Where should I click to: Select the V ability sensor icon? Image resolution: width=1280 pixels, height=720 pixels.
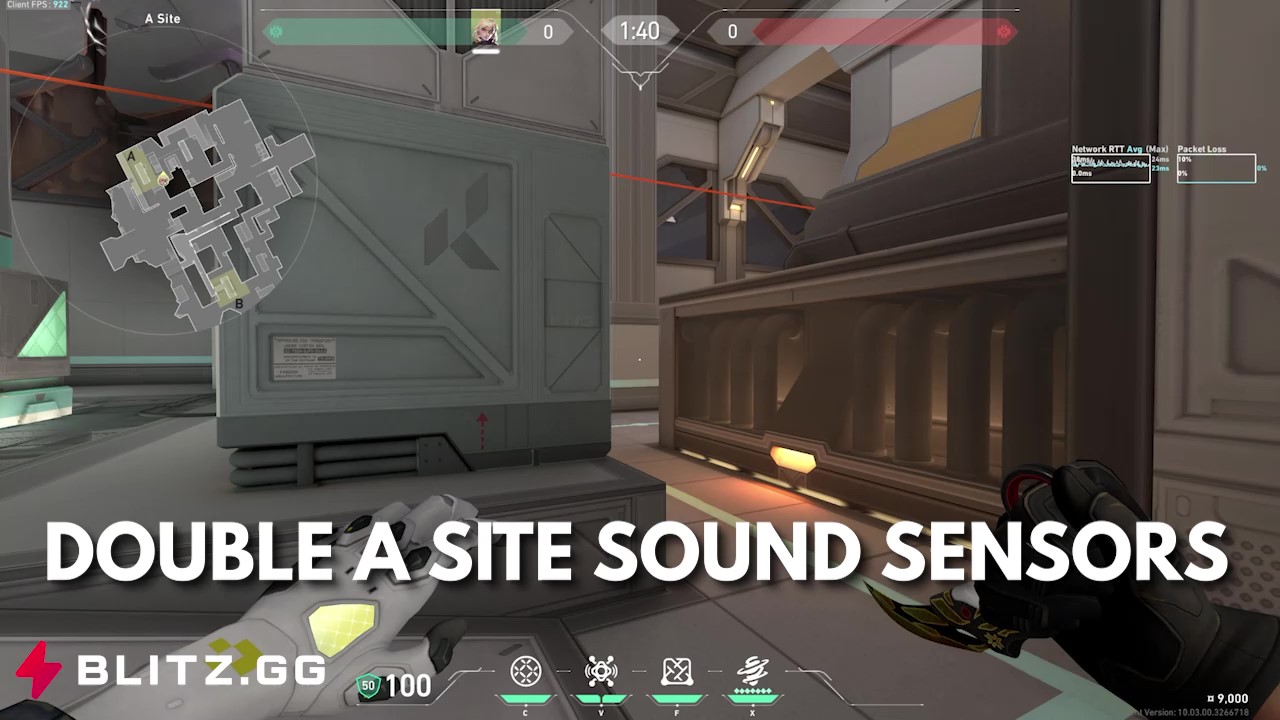(600, 671)
